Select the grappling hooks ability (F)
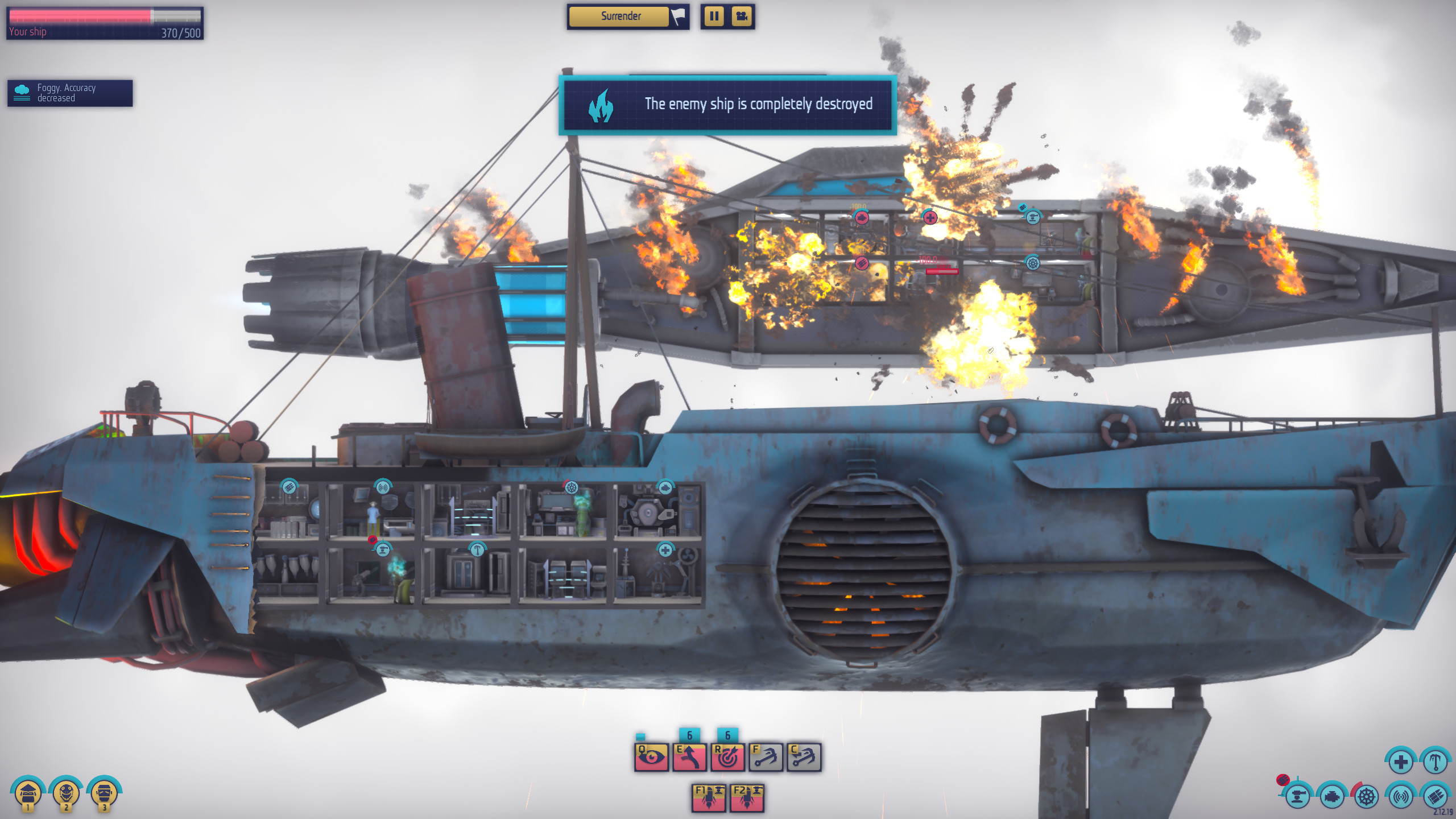1456x819 pixels. (x=766, y=757)
